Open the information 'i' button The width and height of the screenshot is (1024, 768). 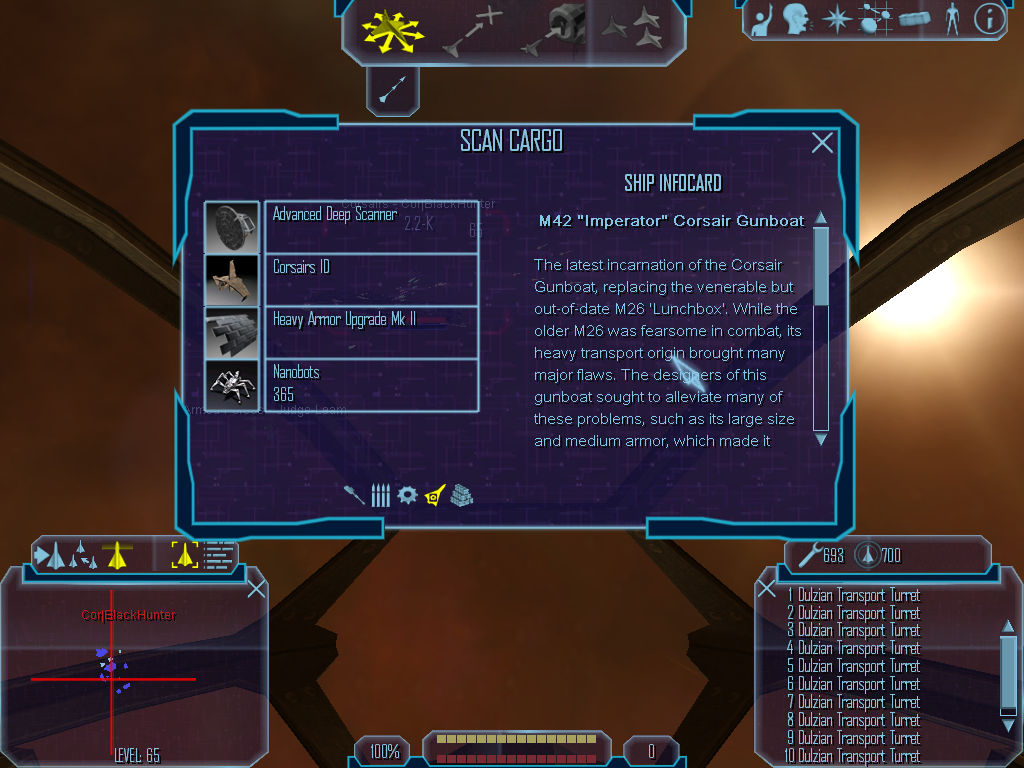(988, 19)
